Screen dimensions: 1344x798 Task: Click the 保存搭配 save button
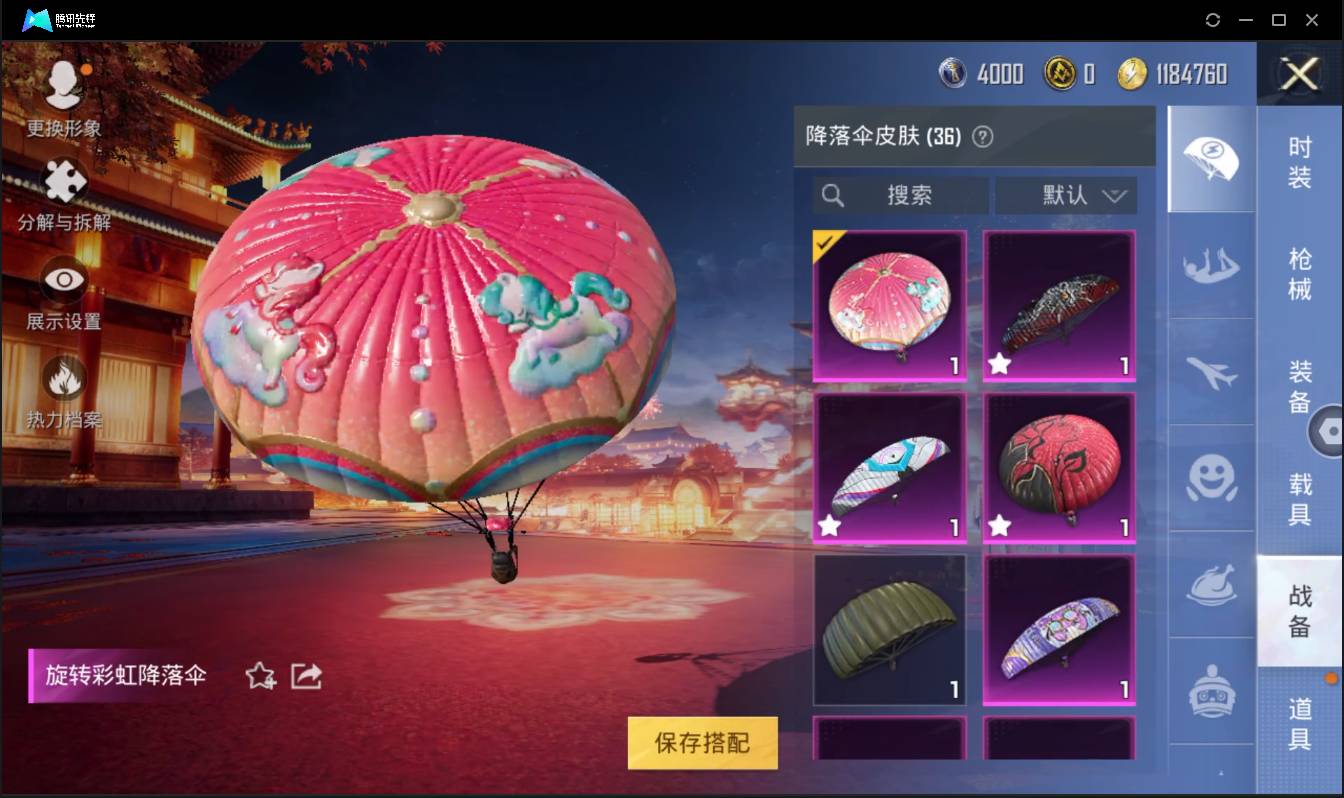pos(702,743)
